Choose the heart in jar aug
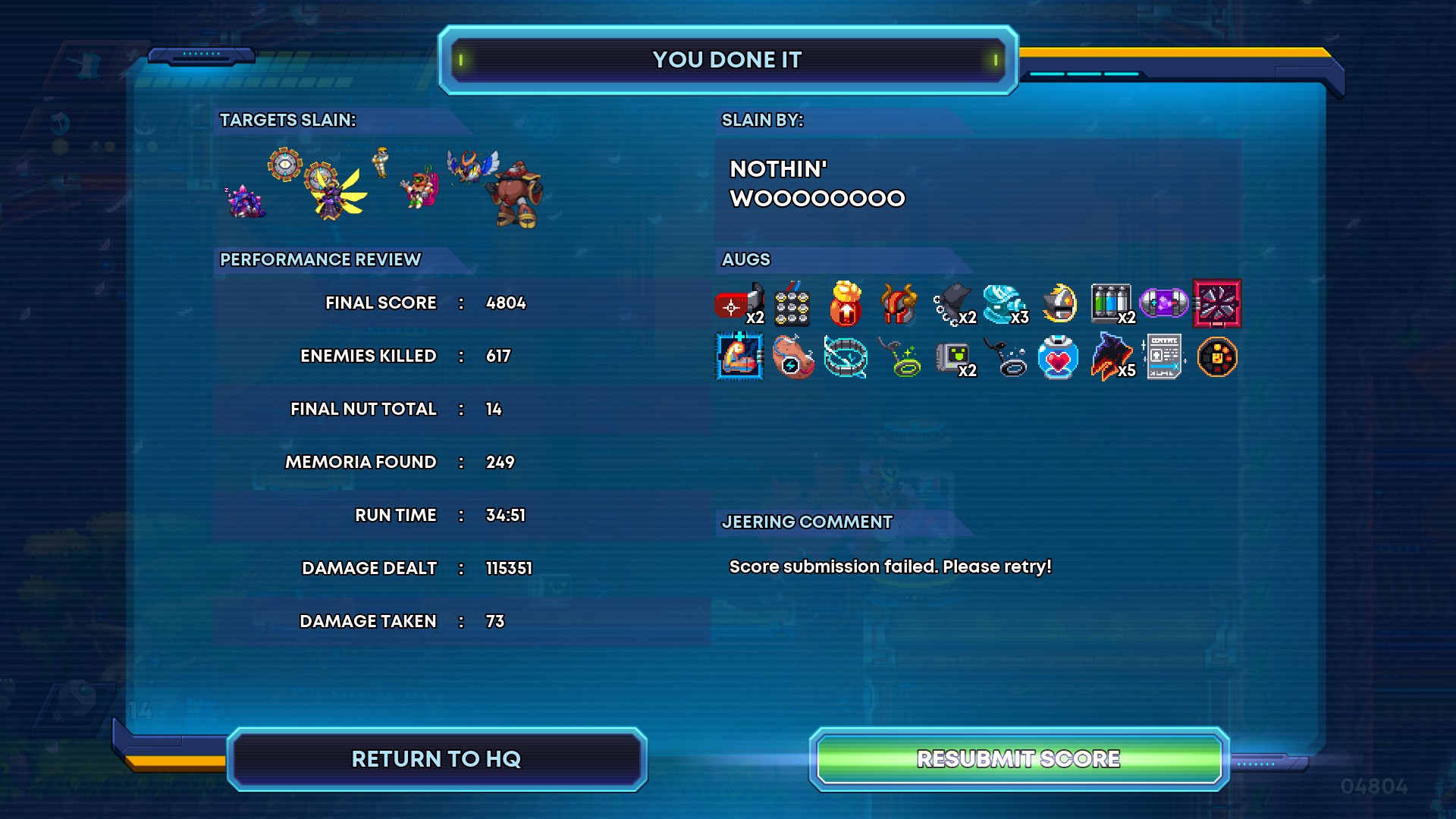The width and height of the screenshot is (1456, 819). point(1058,357)
